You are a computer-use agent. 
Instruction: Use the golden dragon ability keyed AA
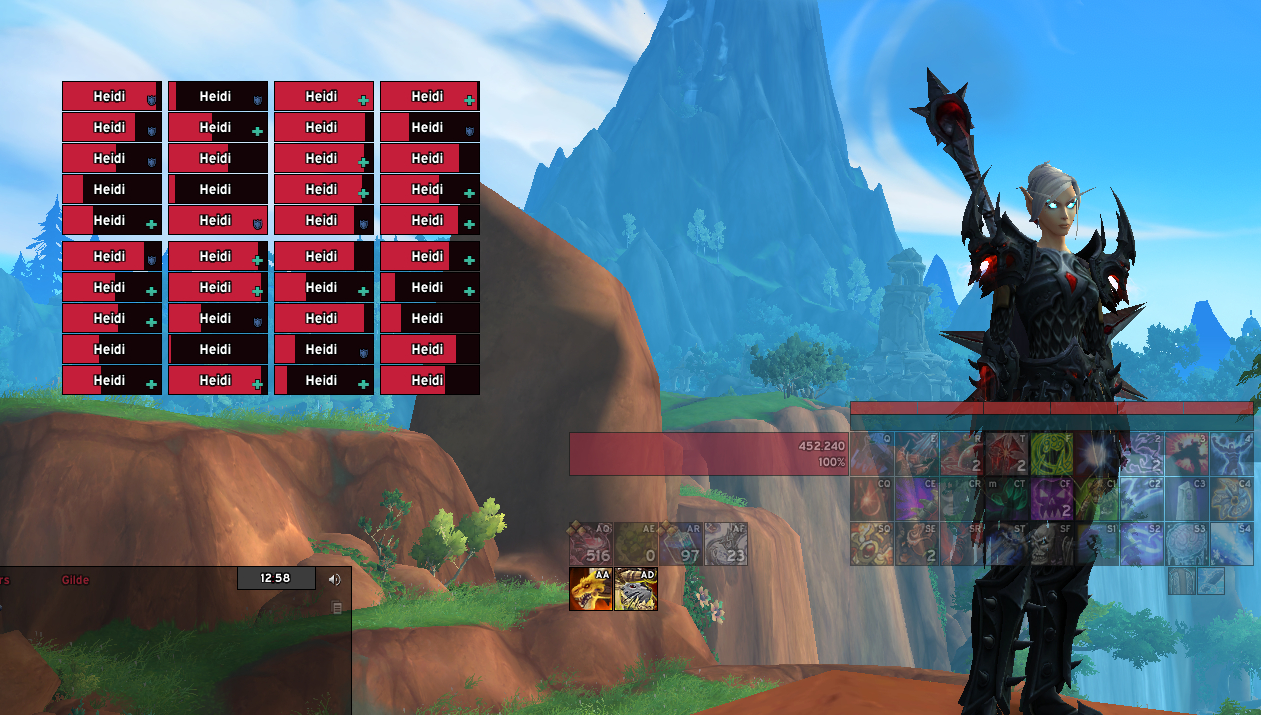pyautogui.click(x=590, y=589)
